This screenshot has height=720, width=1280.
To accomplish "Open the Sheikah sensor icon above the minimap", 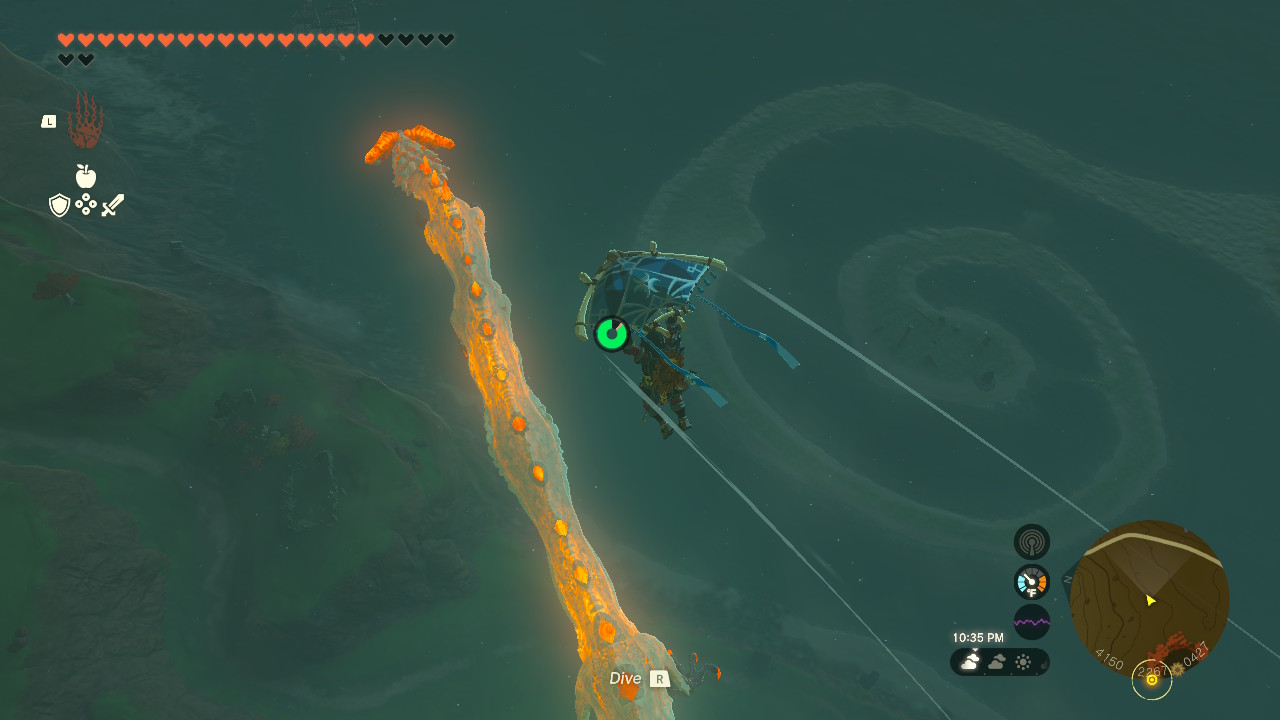I will pos(1031,541).
